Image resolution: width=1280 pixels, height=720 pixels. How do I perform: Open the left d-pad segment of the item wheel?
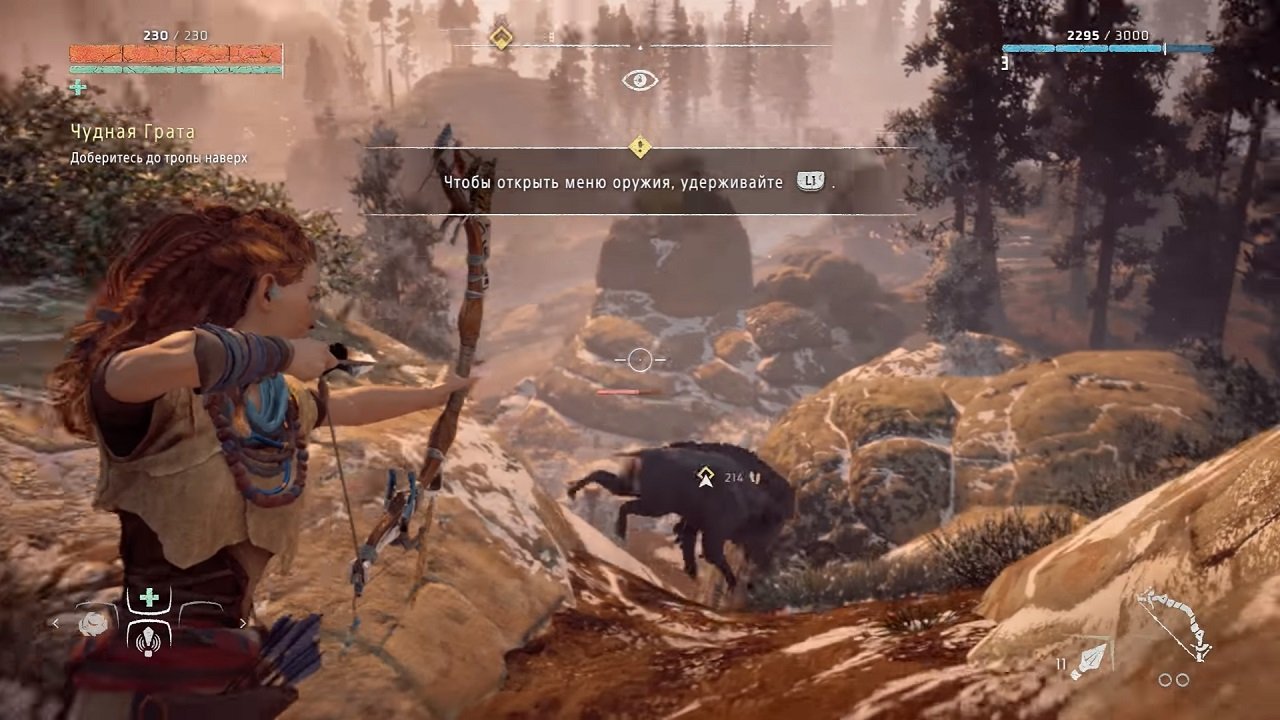pyautogui.click(x=95, y=625)
